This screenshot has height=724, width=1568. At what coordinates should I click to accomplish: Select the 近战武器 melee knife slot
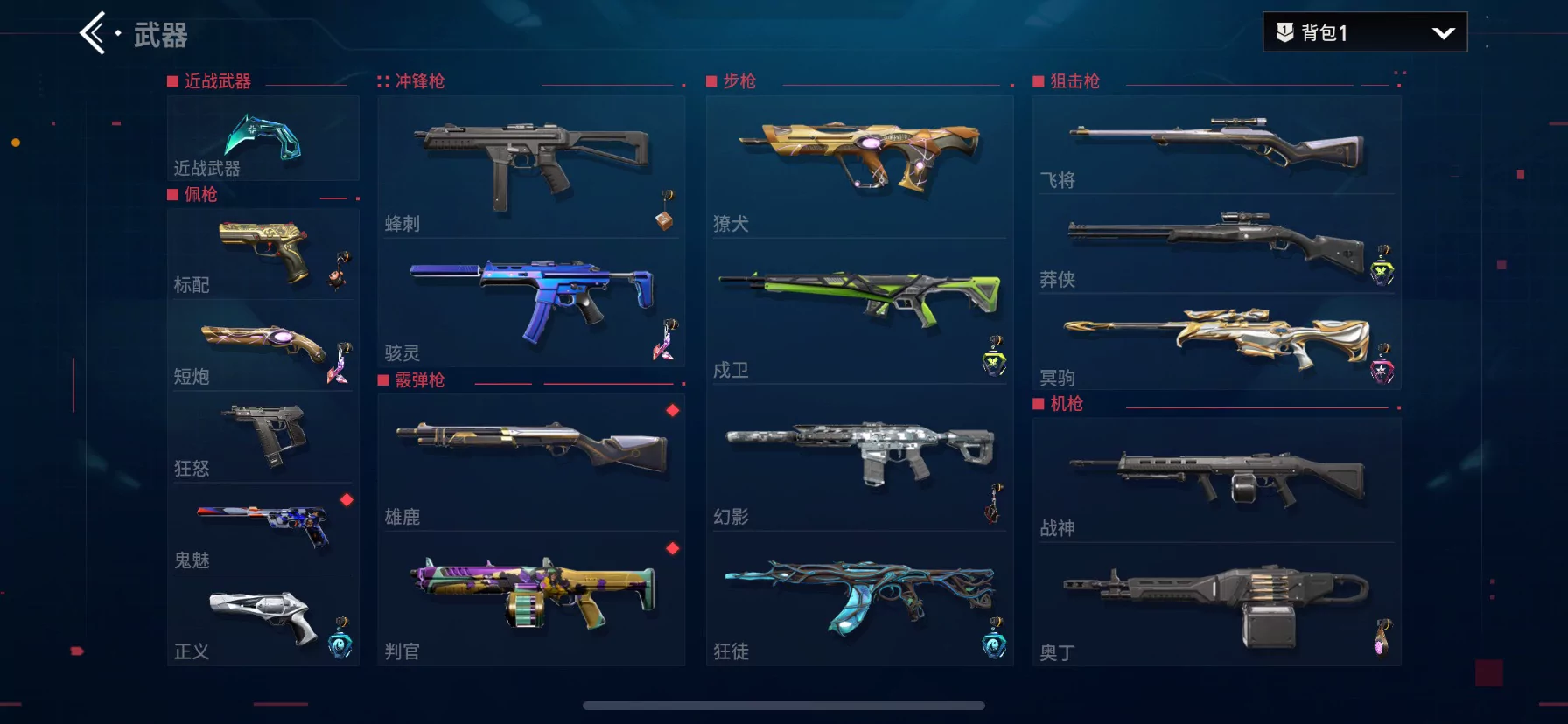click(x=262, y=139)
